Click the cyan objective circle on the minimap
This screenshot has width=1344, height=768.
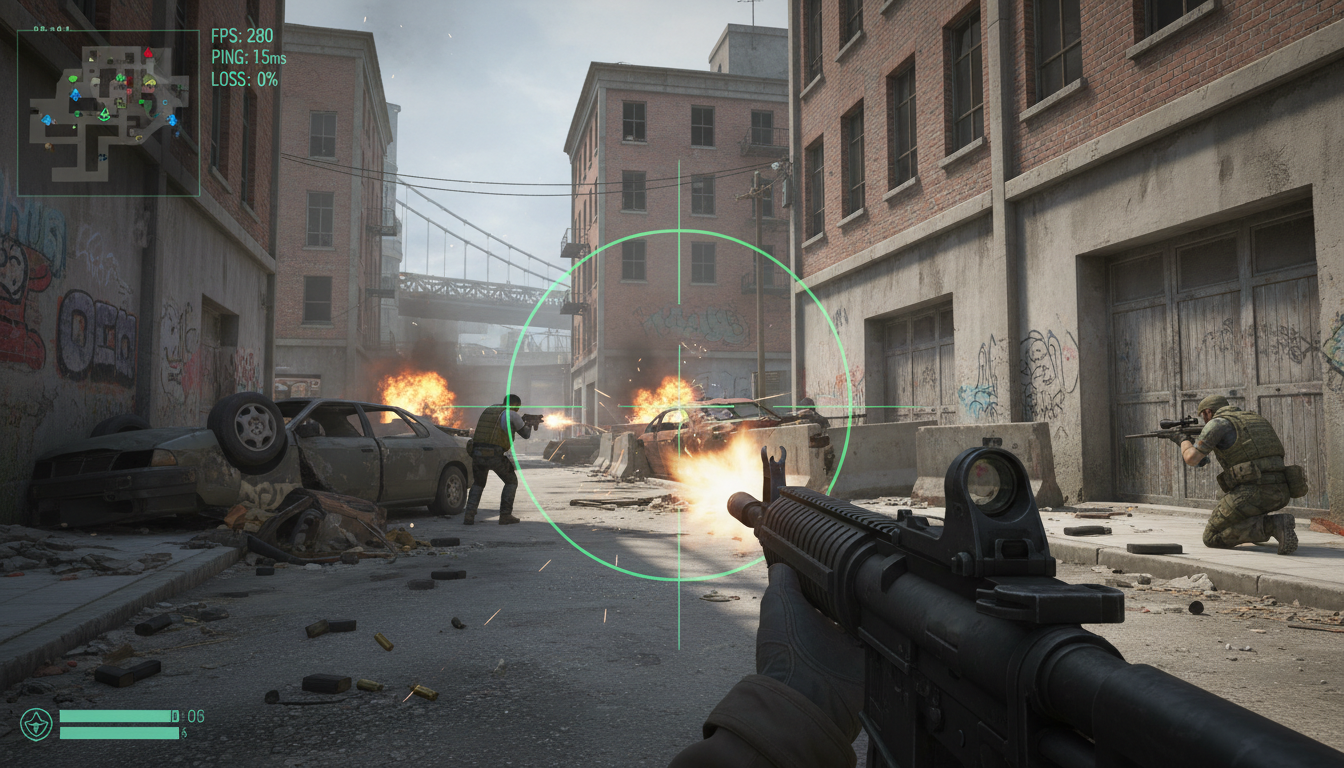click(165, 102)
